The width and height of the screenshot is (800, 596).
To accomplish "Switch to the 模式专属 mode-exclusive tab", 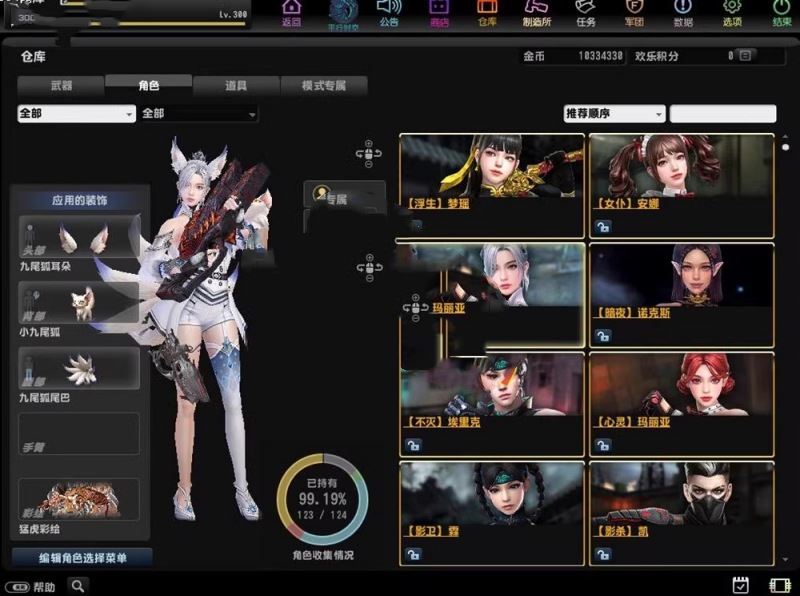I will point(324,86).
